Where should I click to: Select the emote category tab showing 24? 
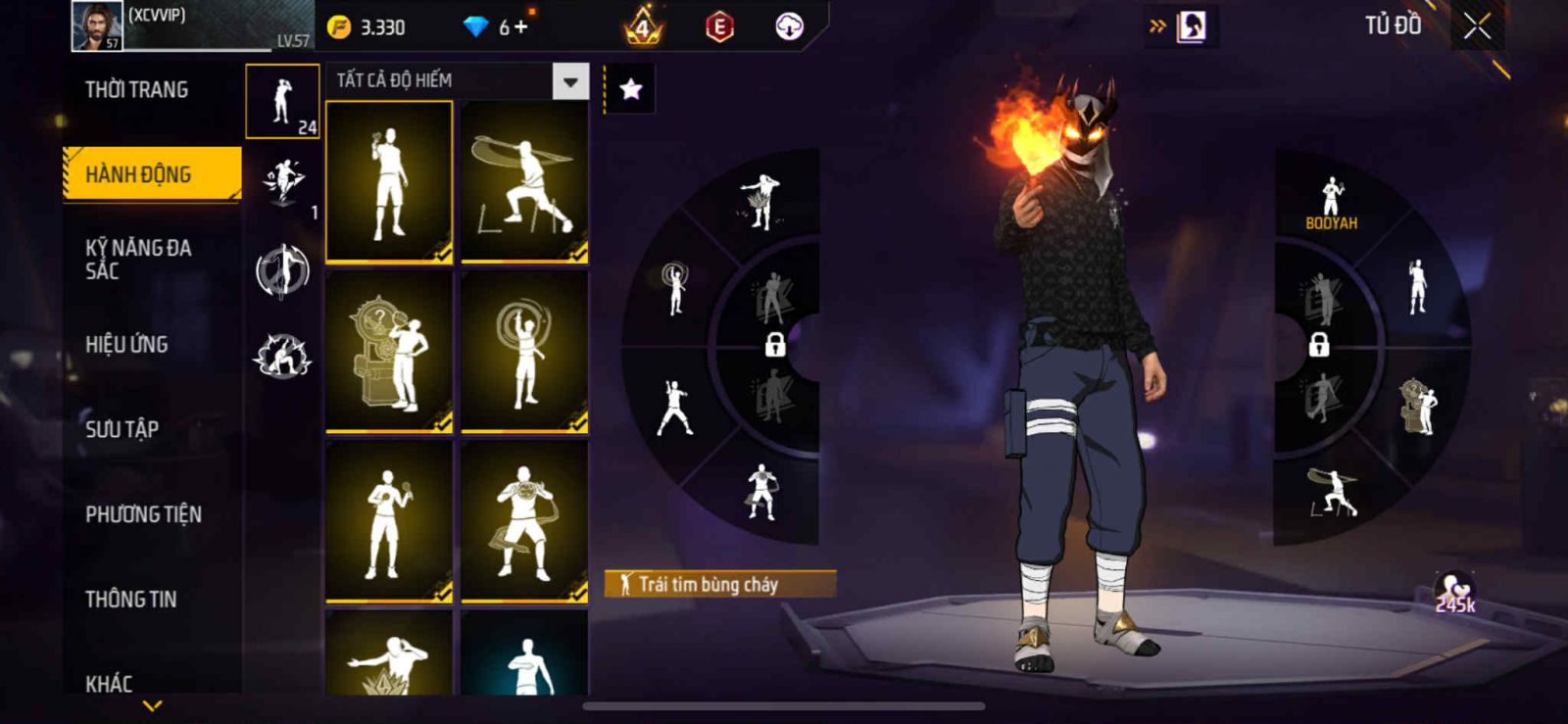282,102
